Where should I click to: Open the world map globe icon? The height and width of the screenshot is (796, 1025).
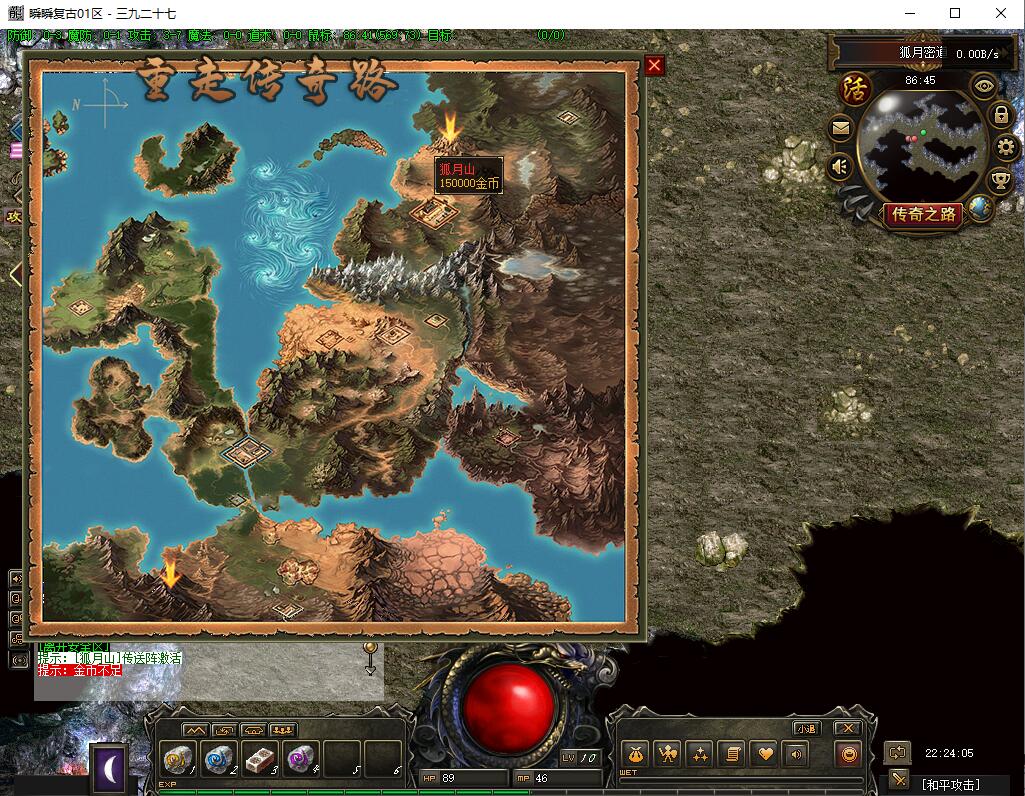pyautogui.click(x=982, y=208)
